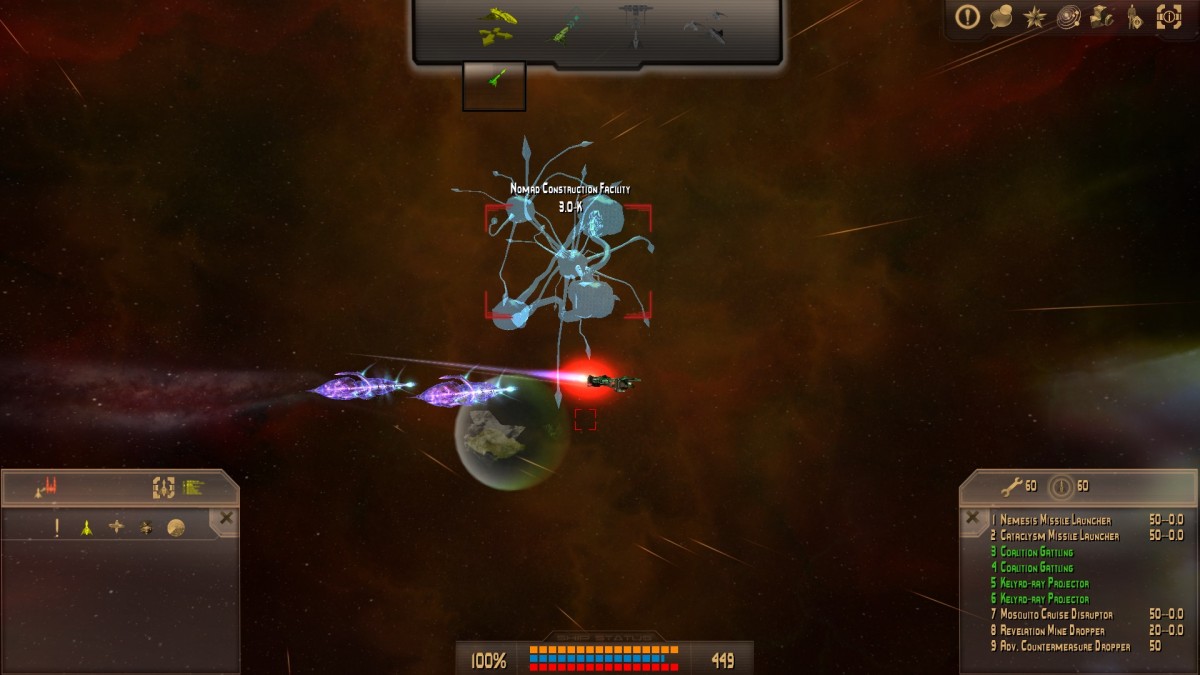Open the cargo boxes inventory icon
The width and height of the screenshot is (1200, 675).
(x=1101, y=17)
